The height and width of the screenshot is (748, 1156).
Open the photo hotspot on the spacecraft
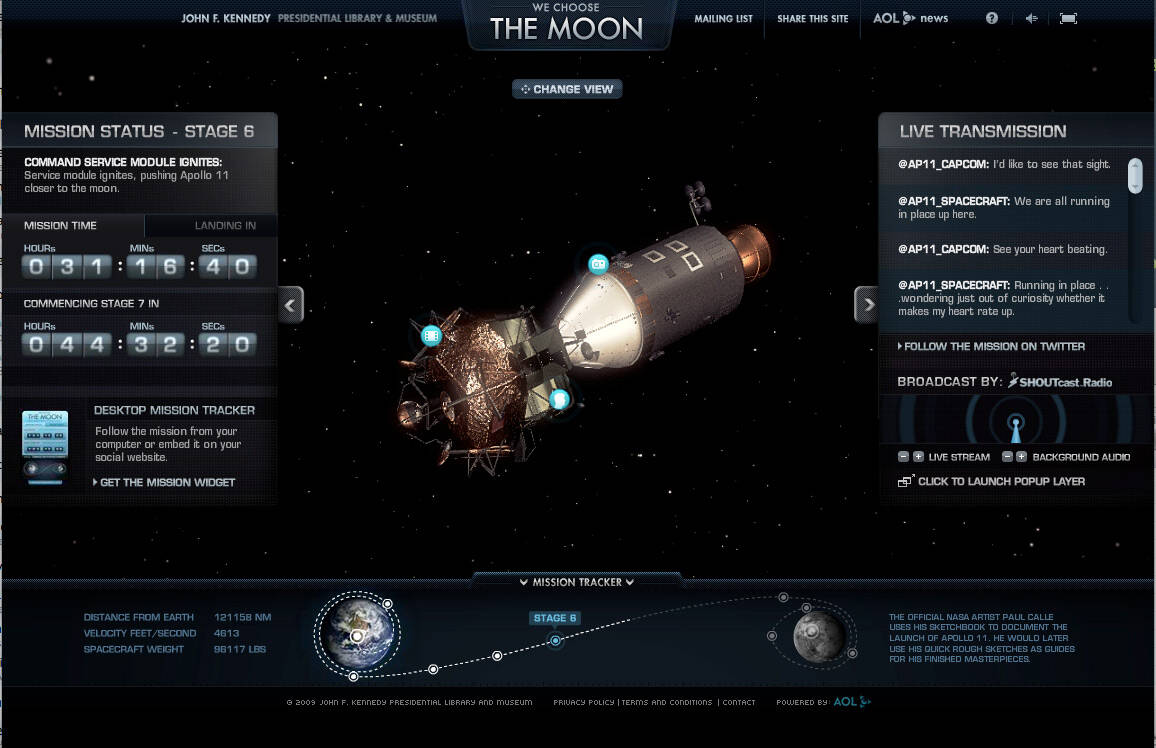[598, 264]
